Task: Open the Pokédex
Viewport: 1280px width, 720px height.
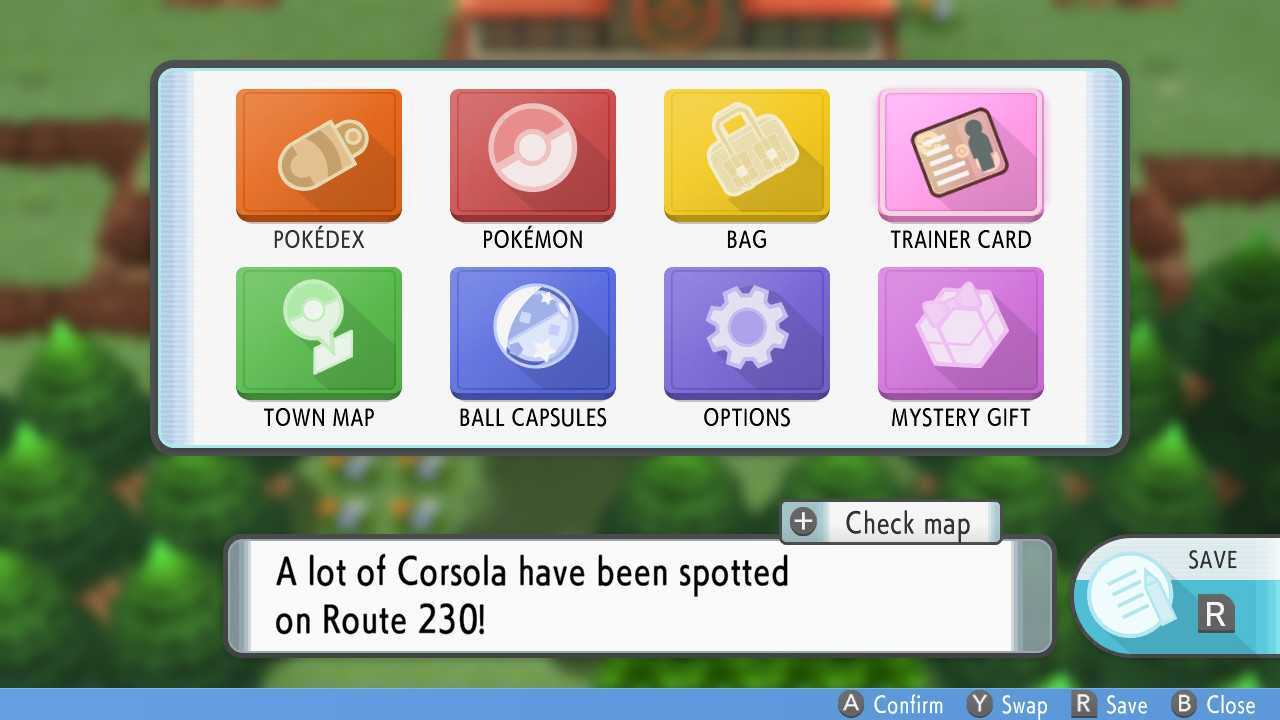Action: [318, 154]
